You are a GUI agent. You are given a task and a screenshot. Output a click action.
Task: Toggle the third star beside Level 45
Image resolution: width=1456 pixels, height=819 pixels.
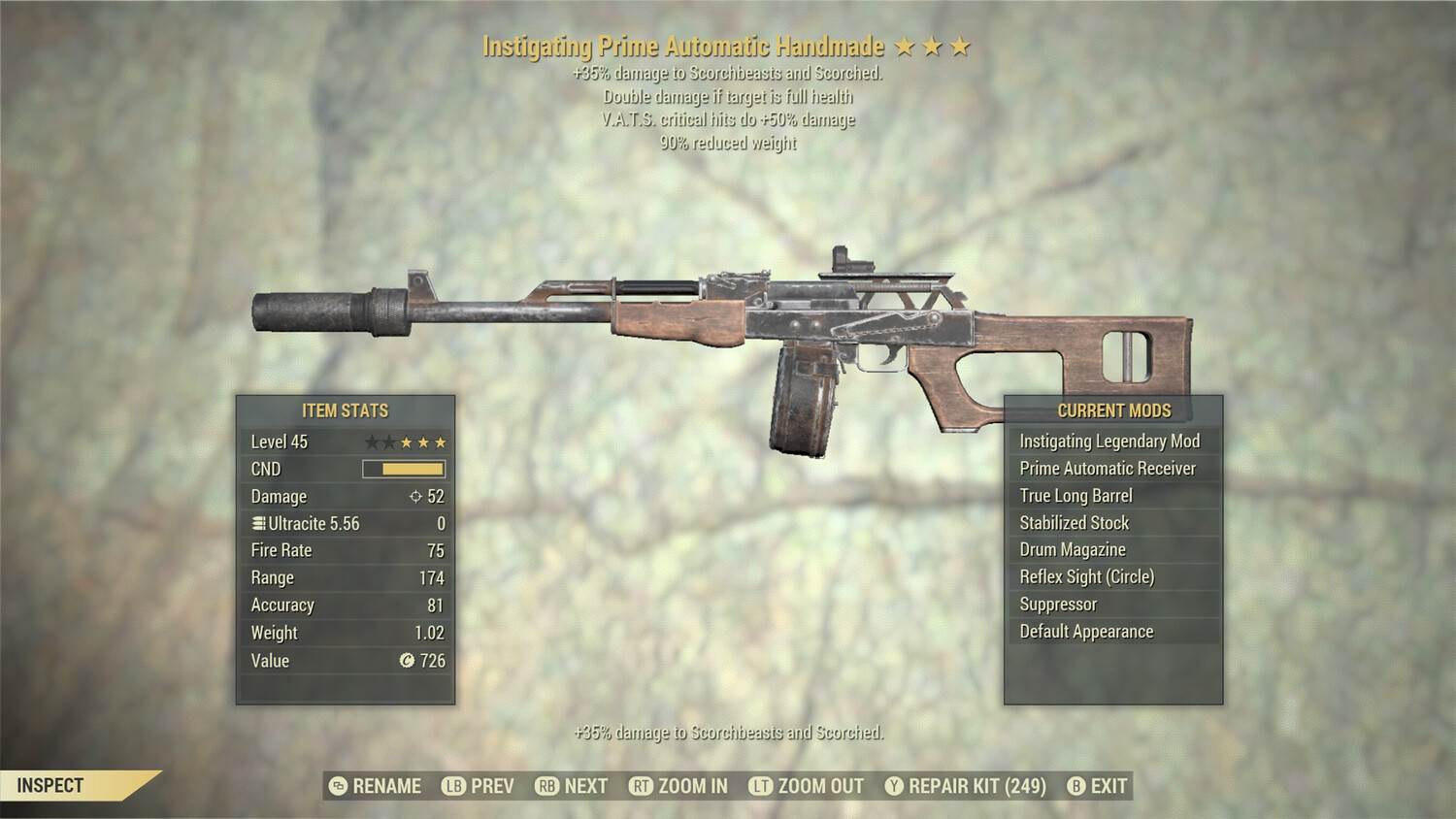coord(405,442)
